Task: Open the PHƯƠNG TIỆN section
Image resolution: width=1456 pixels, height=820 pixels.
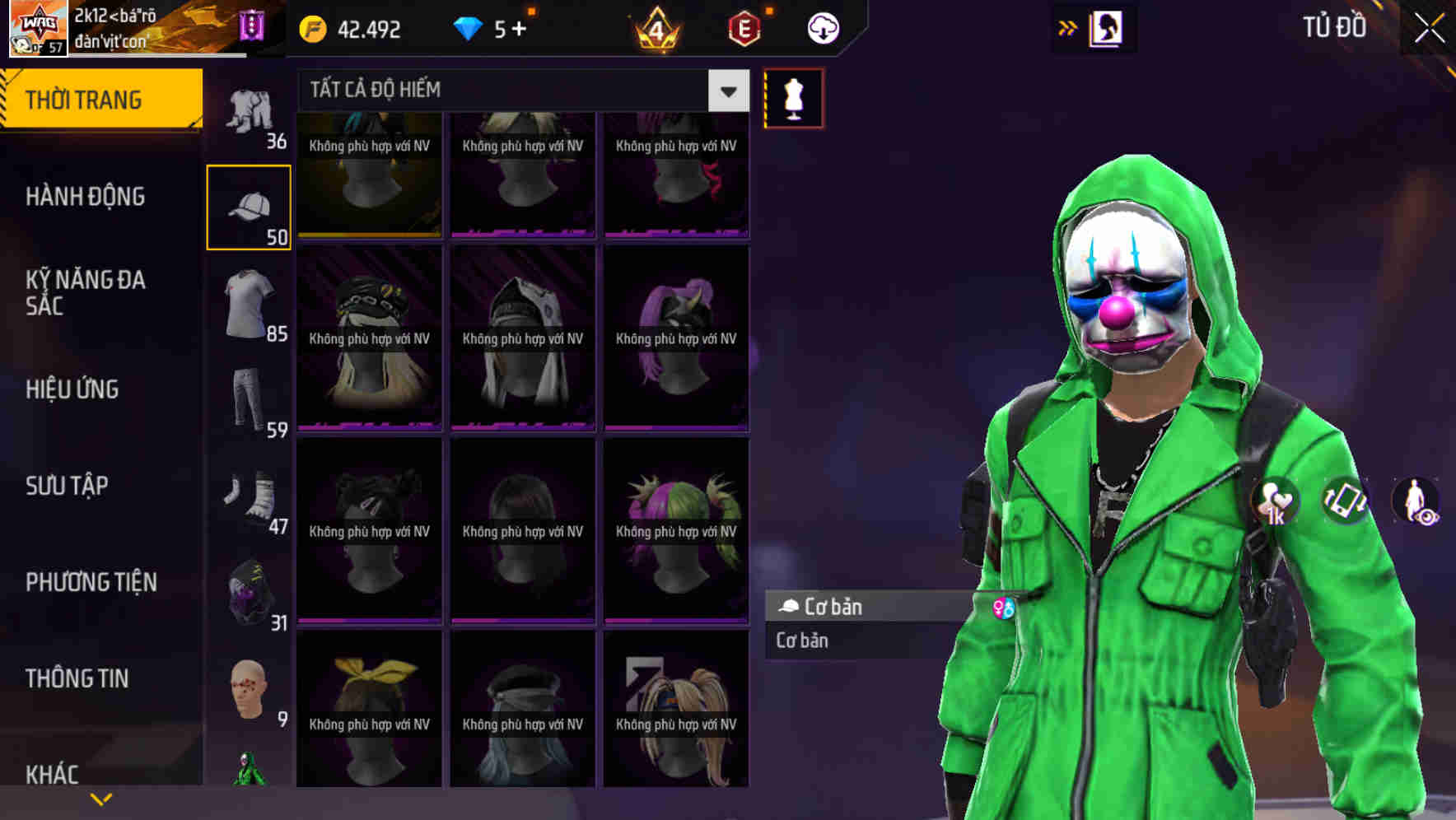Action: (x=91, y=582)
